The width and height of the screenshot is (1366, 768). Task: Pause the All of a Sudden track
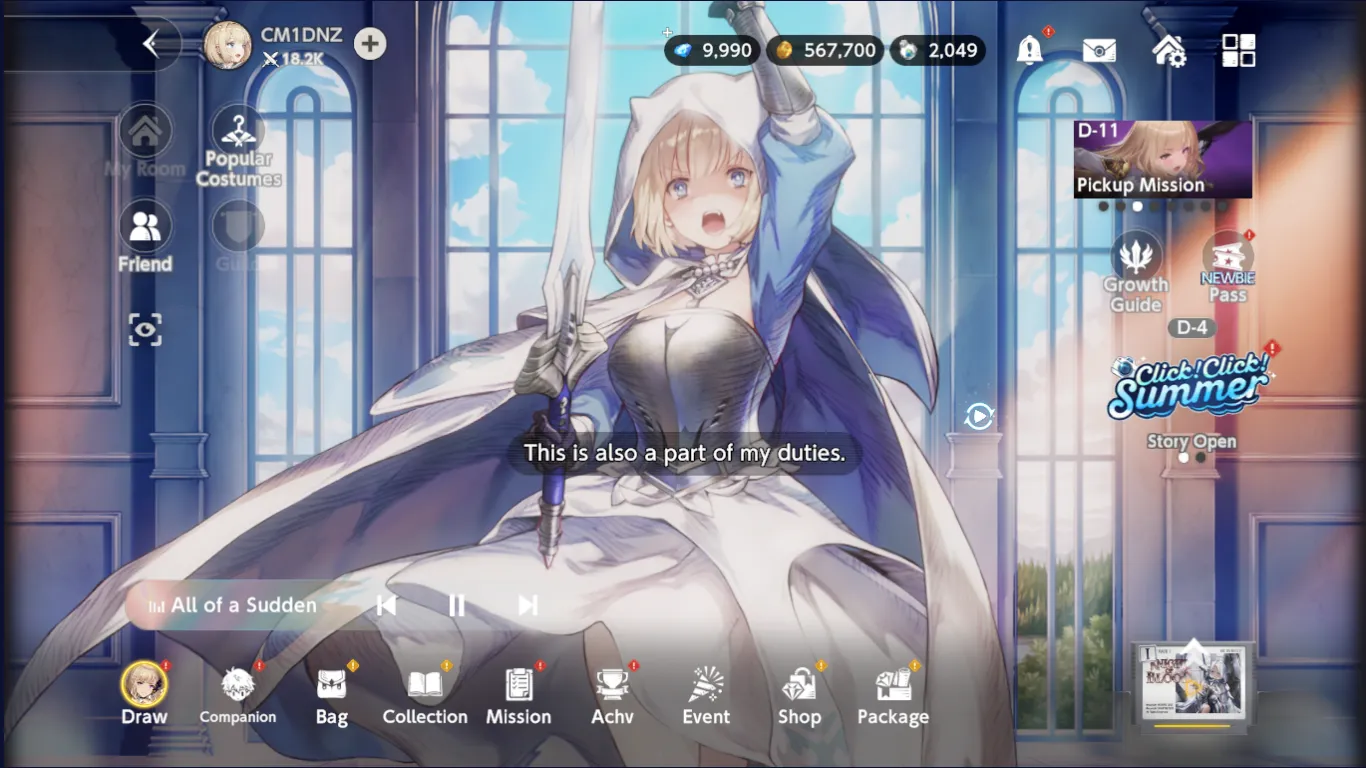457,605
